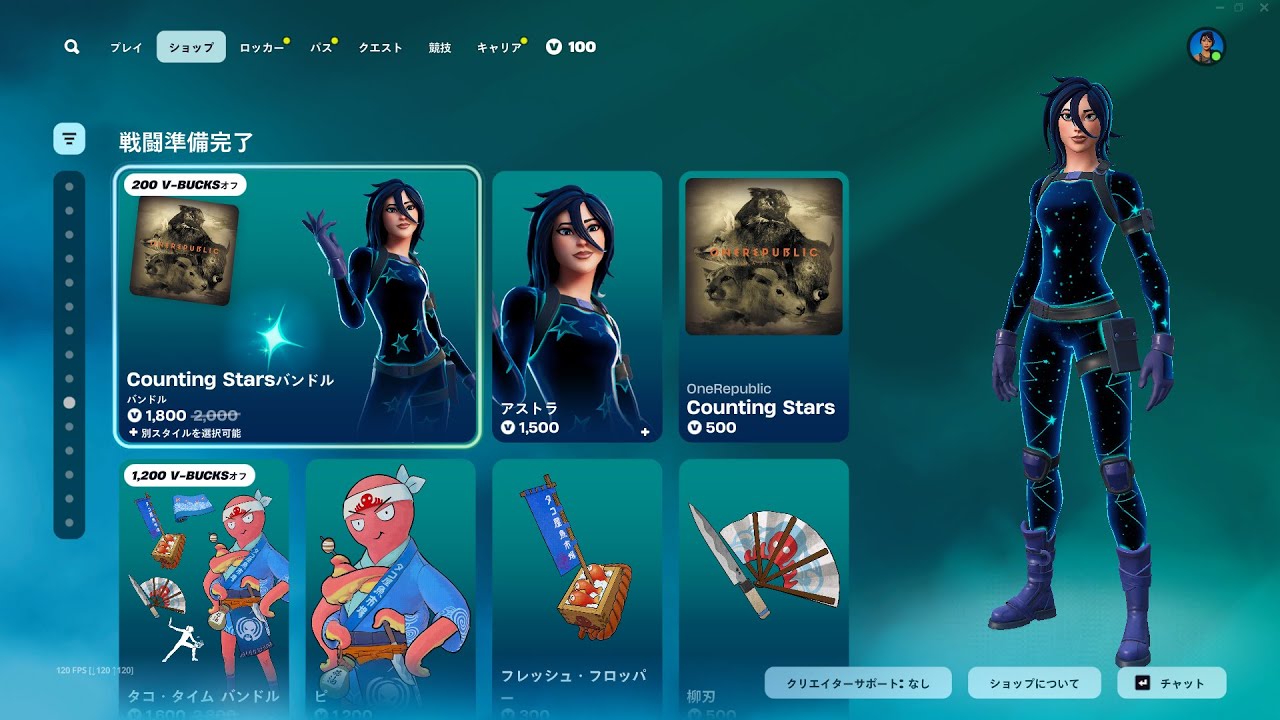Click the クリエイターサポート button
Image resolution: width=1280 pixels, height=720 pixels.
[x=858, y=683]
